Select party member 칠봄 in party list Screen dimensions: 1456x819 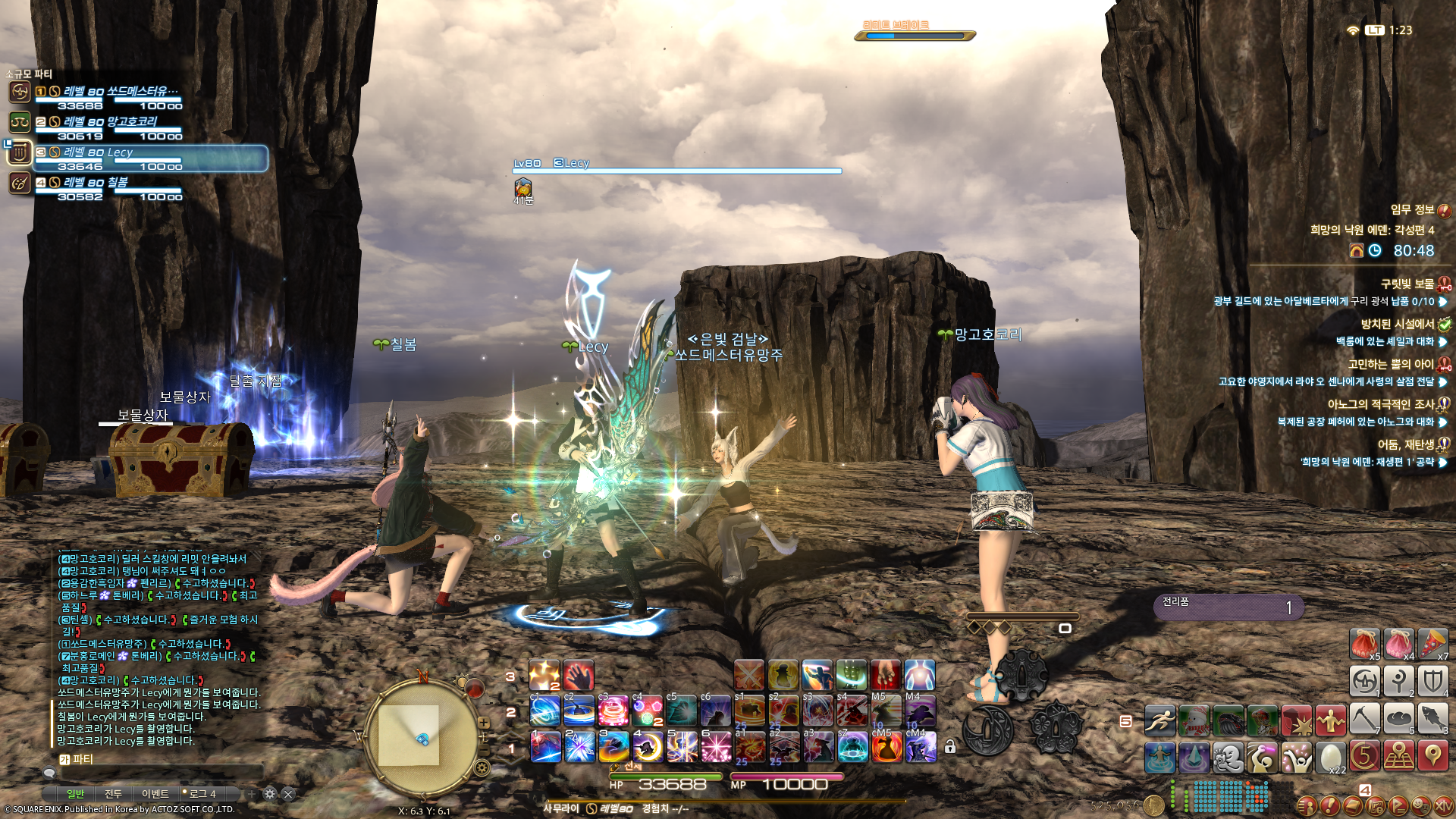pyautogui.click(x=118, y=182)
